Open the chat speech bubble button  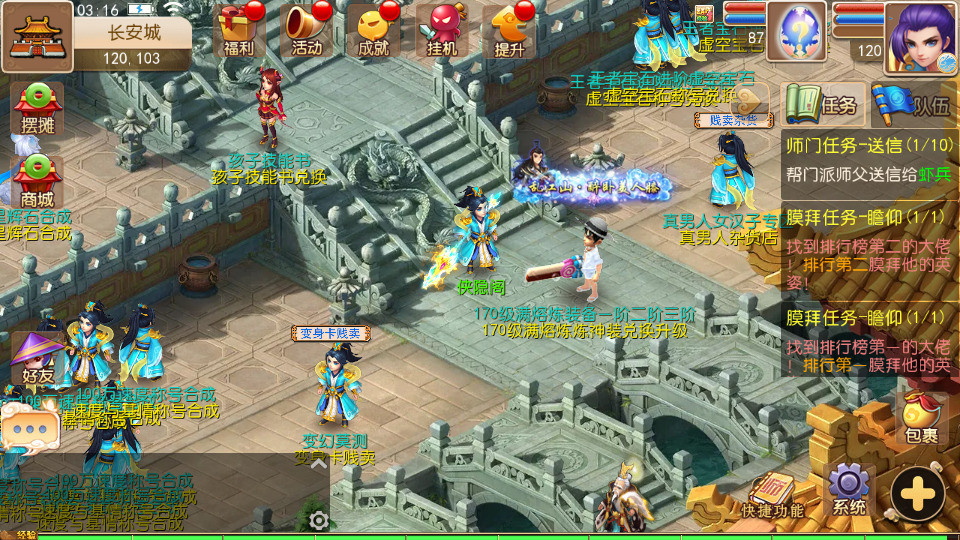pyautogui.click(x=31, y=427)
